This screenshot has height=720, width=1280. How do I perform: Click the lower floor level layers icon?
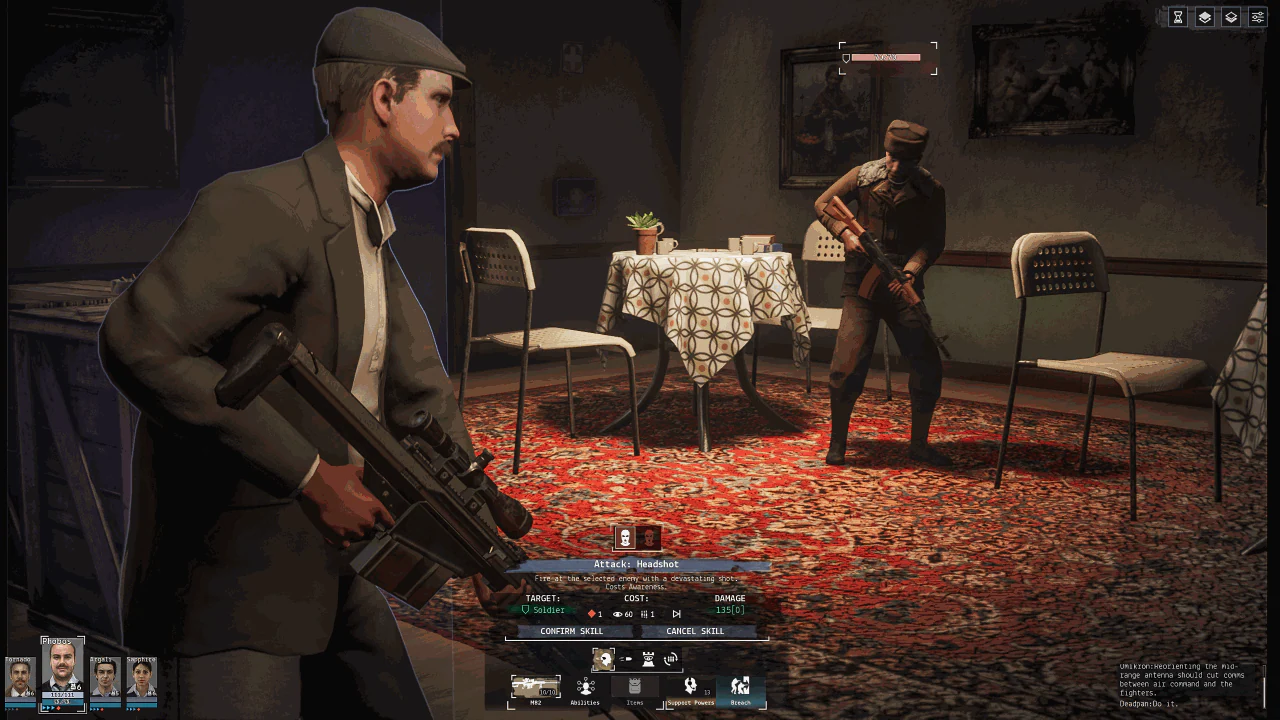click(x=1231, y=17)
